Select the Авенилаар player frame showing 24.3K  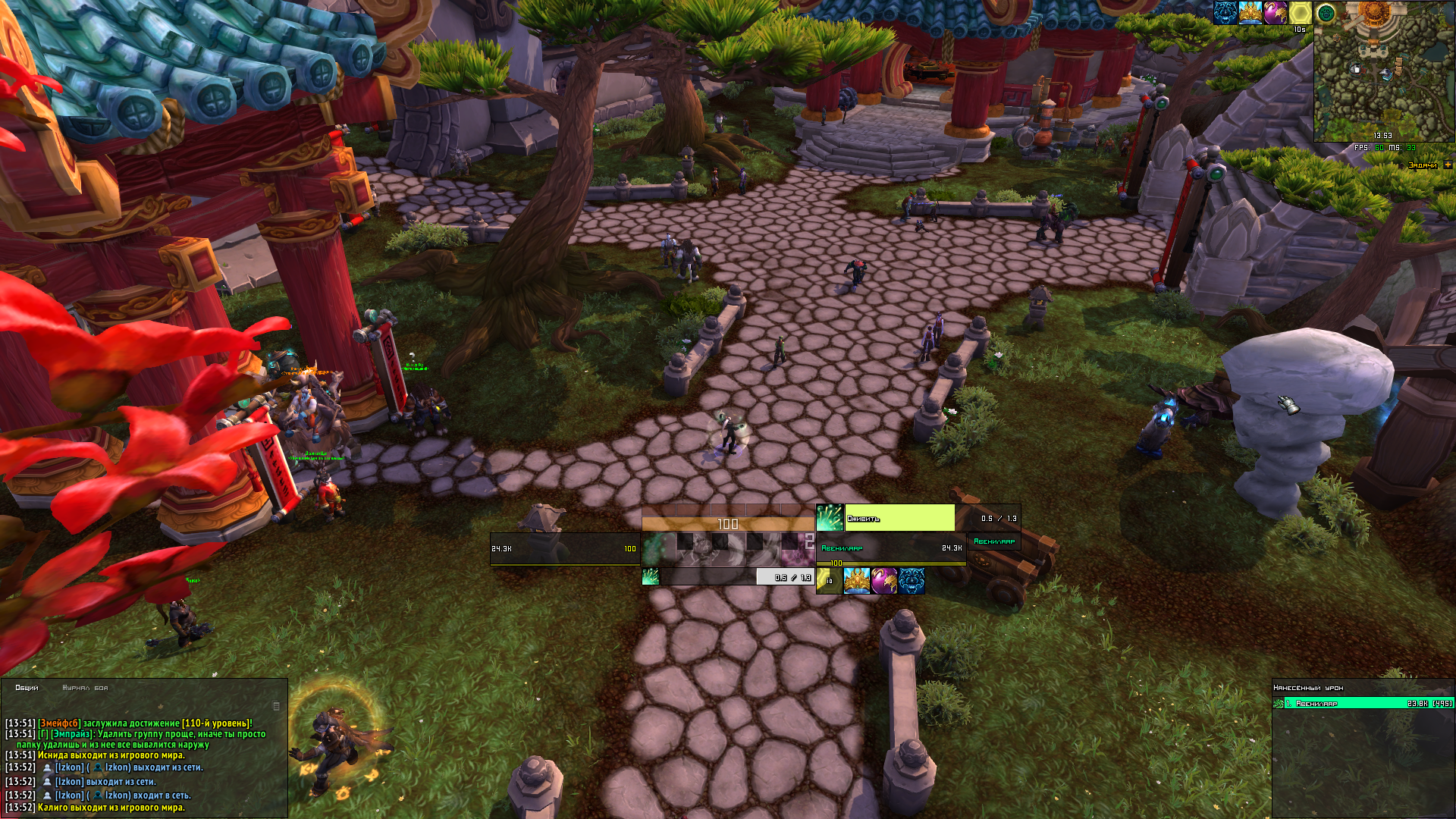[891, 548]
